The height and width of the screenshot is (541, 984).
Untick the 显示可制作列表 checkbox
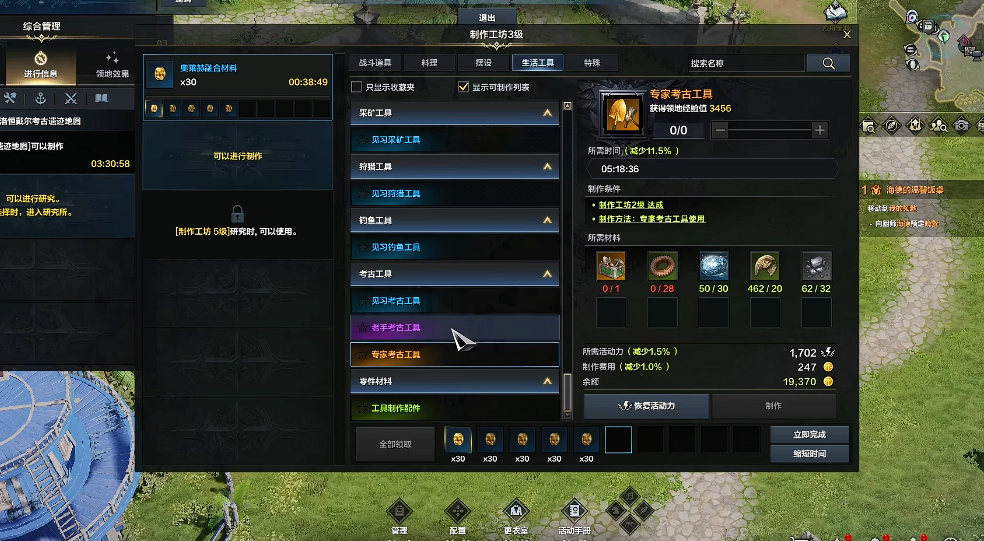(463, 87)
